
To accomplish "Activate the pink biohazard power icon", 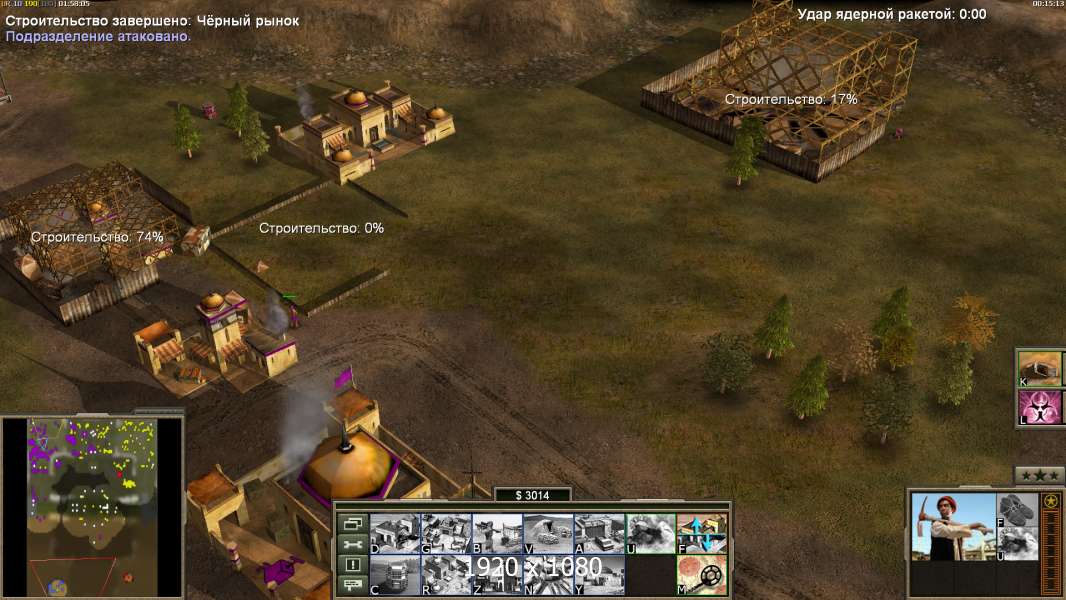I will coord(1041,407).
